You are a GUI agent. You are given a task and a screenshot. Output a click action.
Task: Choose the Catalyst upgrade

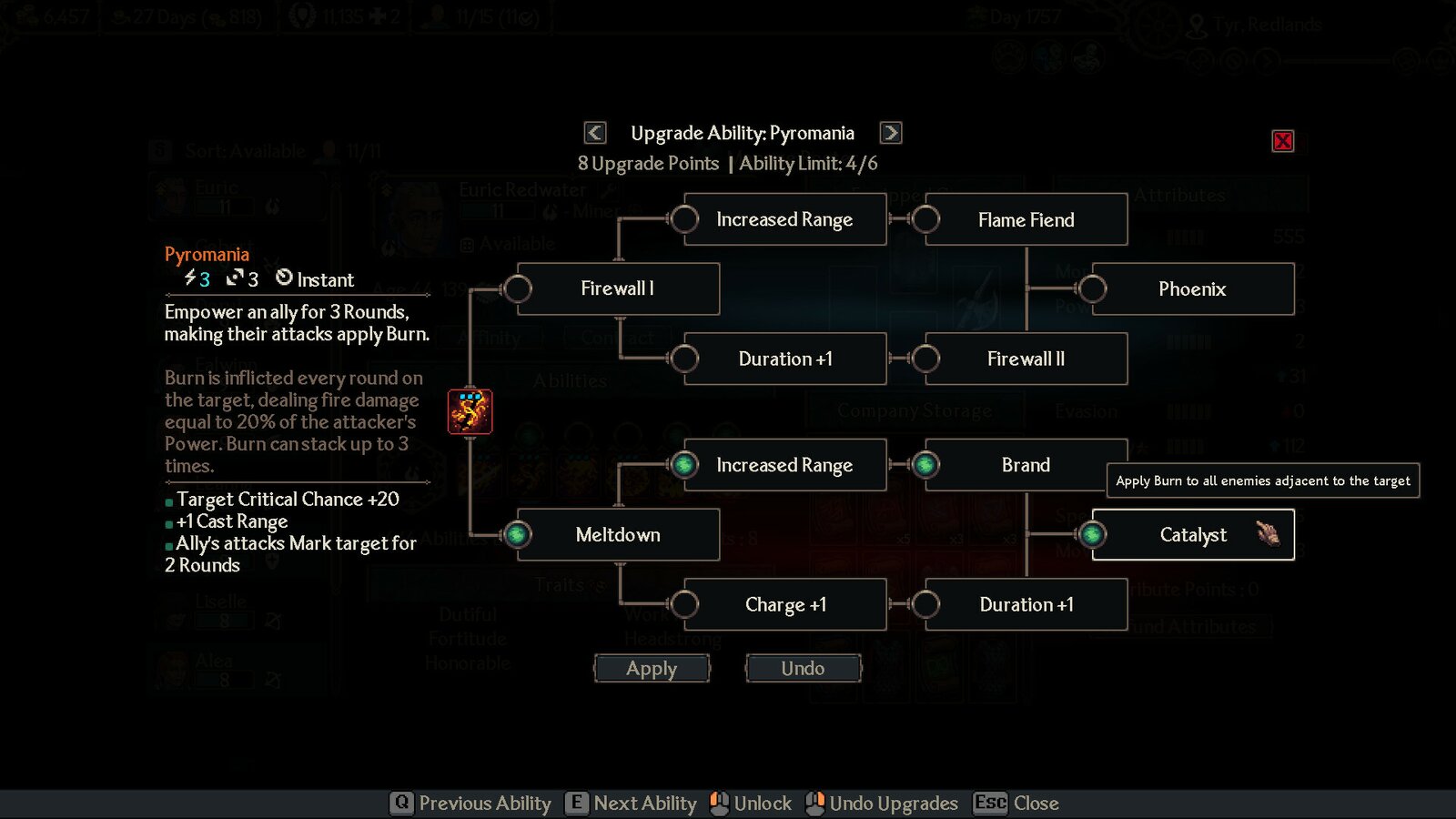click(1192, 535)
